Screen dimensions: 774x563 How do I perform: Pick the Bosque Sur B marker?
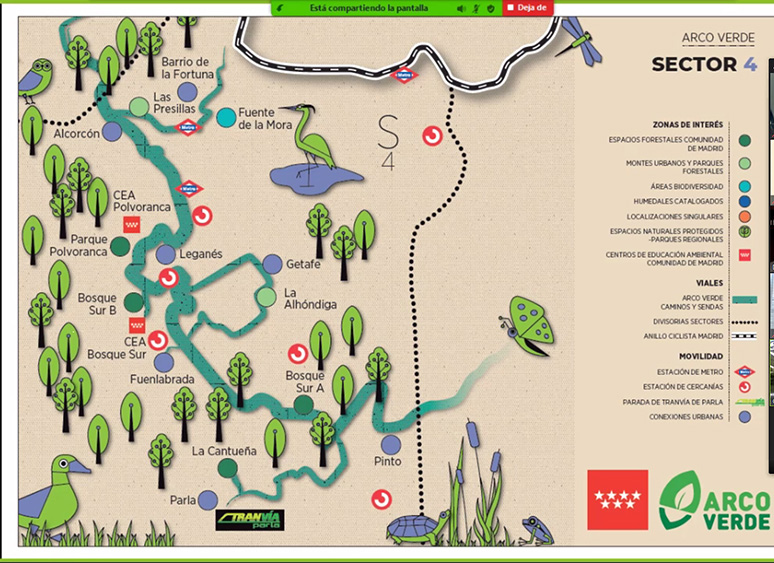click(x=134, y=302)
